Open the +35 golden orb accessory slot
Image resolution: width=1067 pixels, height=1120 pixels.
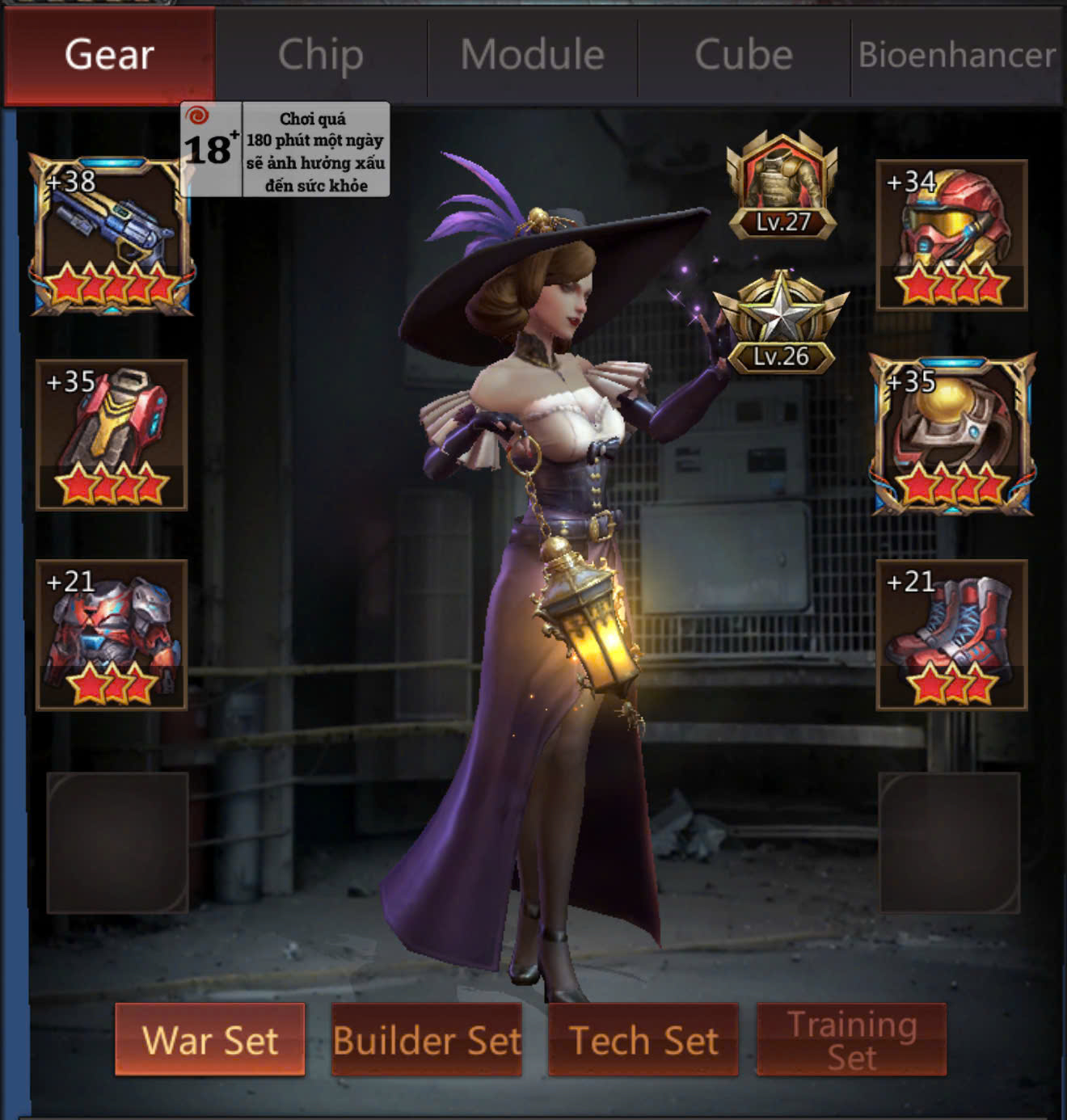pyautogui.click(x=952, y=435)
